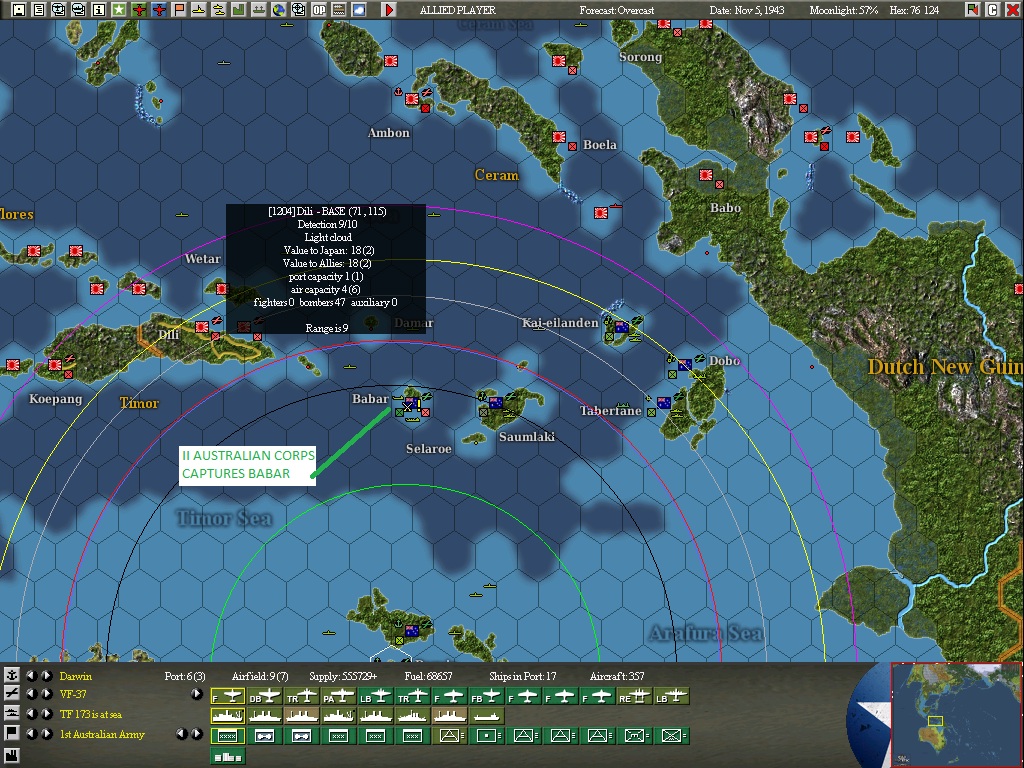Screen dimensions: 1024x768
Task: Select the TF 173 task force label
Action: (88, 714)
